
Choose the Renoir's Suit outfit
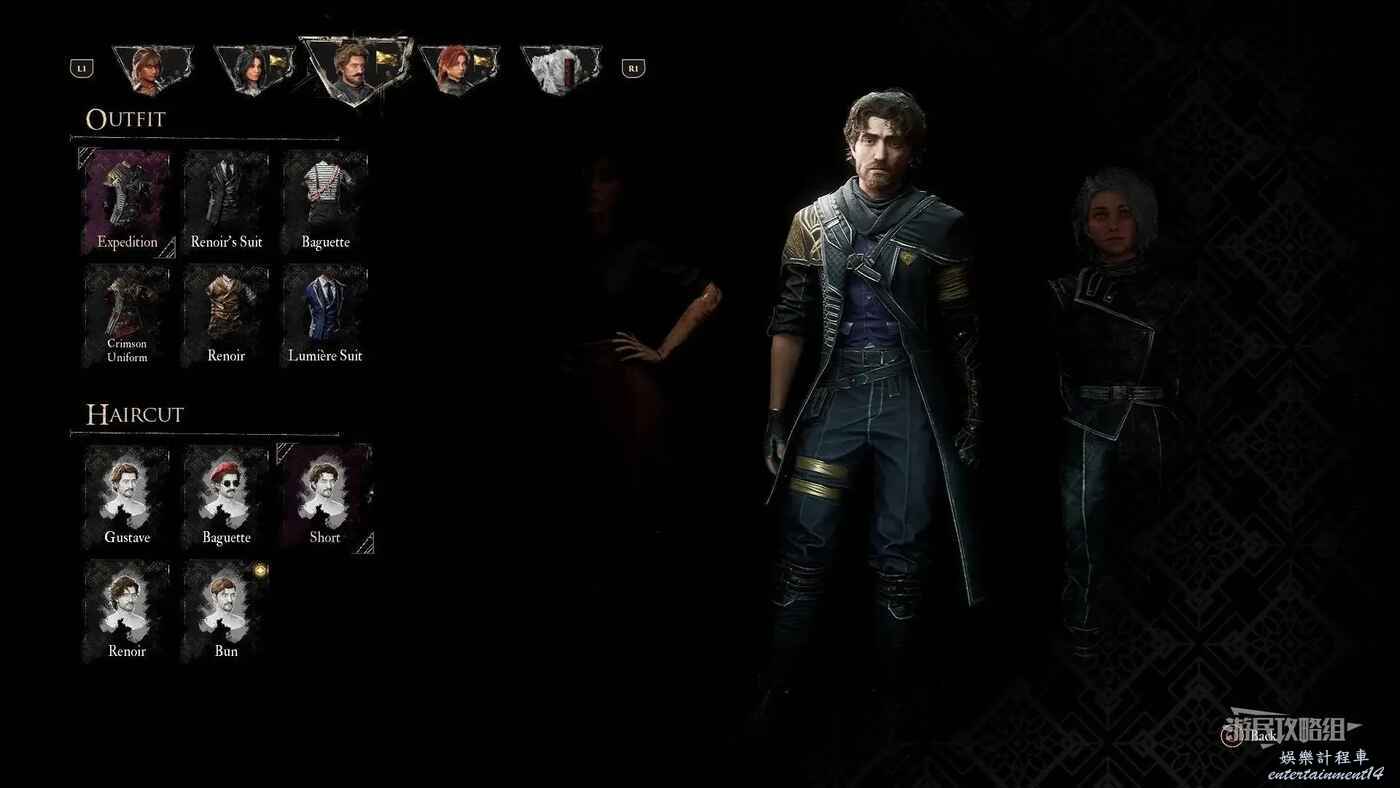click(226, 203)
